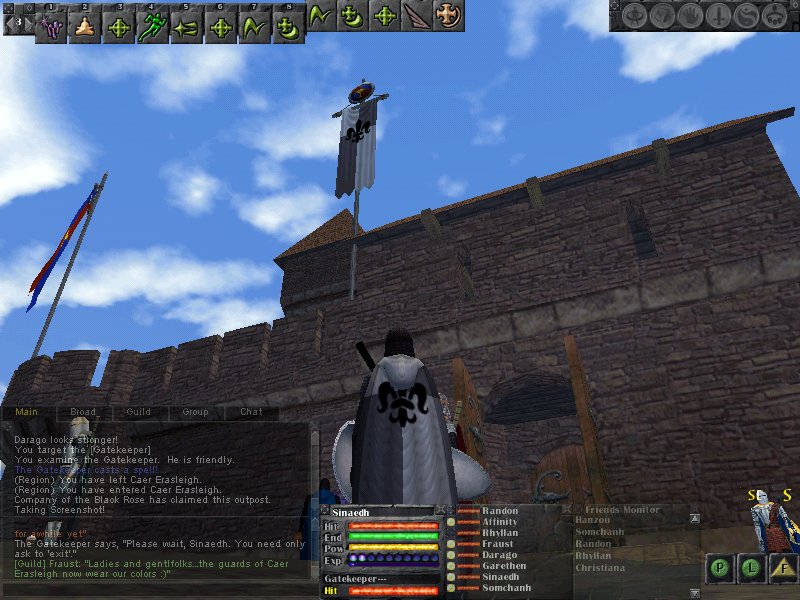Select group member Garethen from the list
This screenshot has width=800, height=600.
click(503, 566)
